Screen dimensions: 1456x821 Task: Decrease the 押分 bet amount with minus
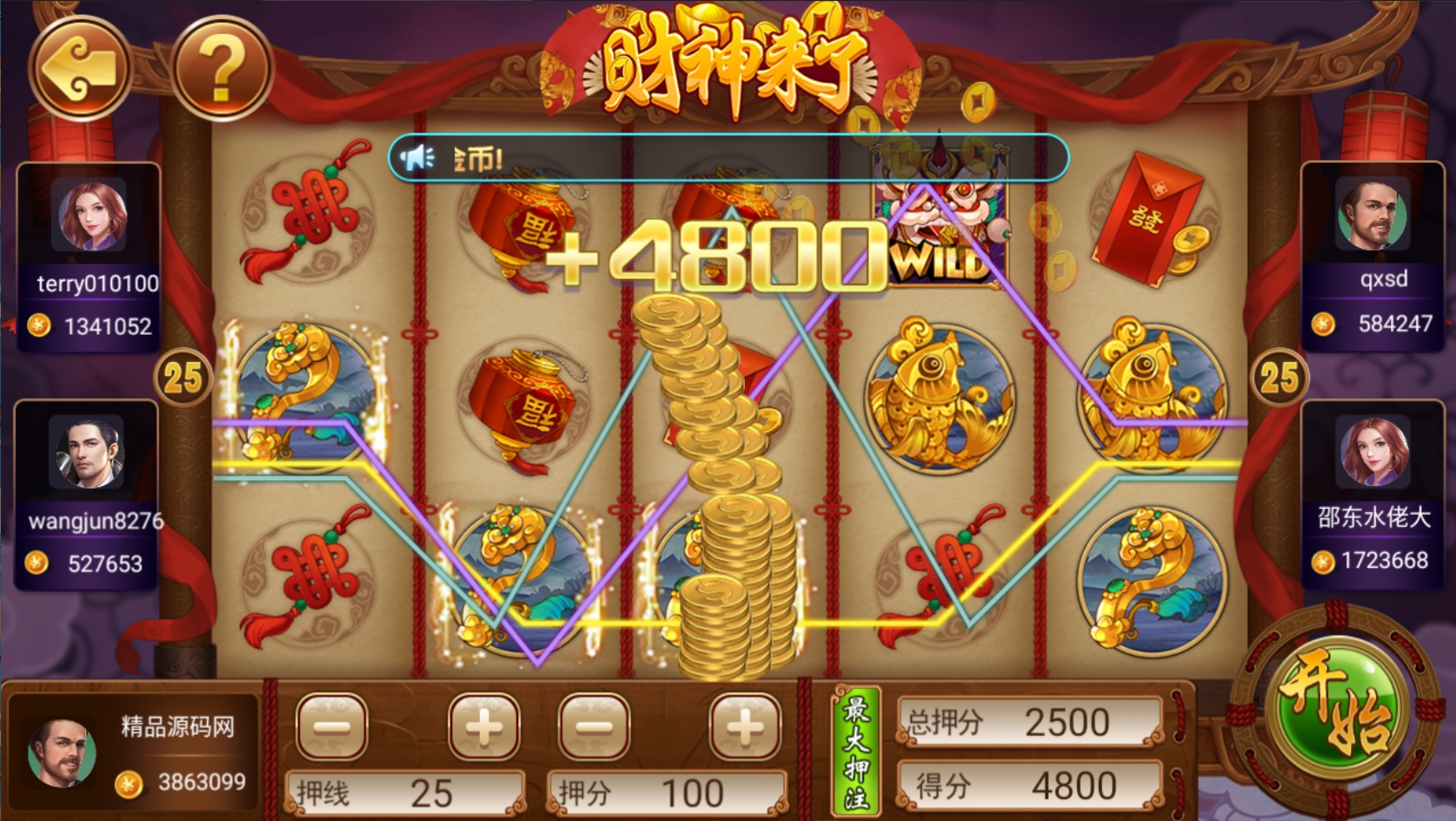click(595, 726)
